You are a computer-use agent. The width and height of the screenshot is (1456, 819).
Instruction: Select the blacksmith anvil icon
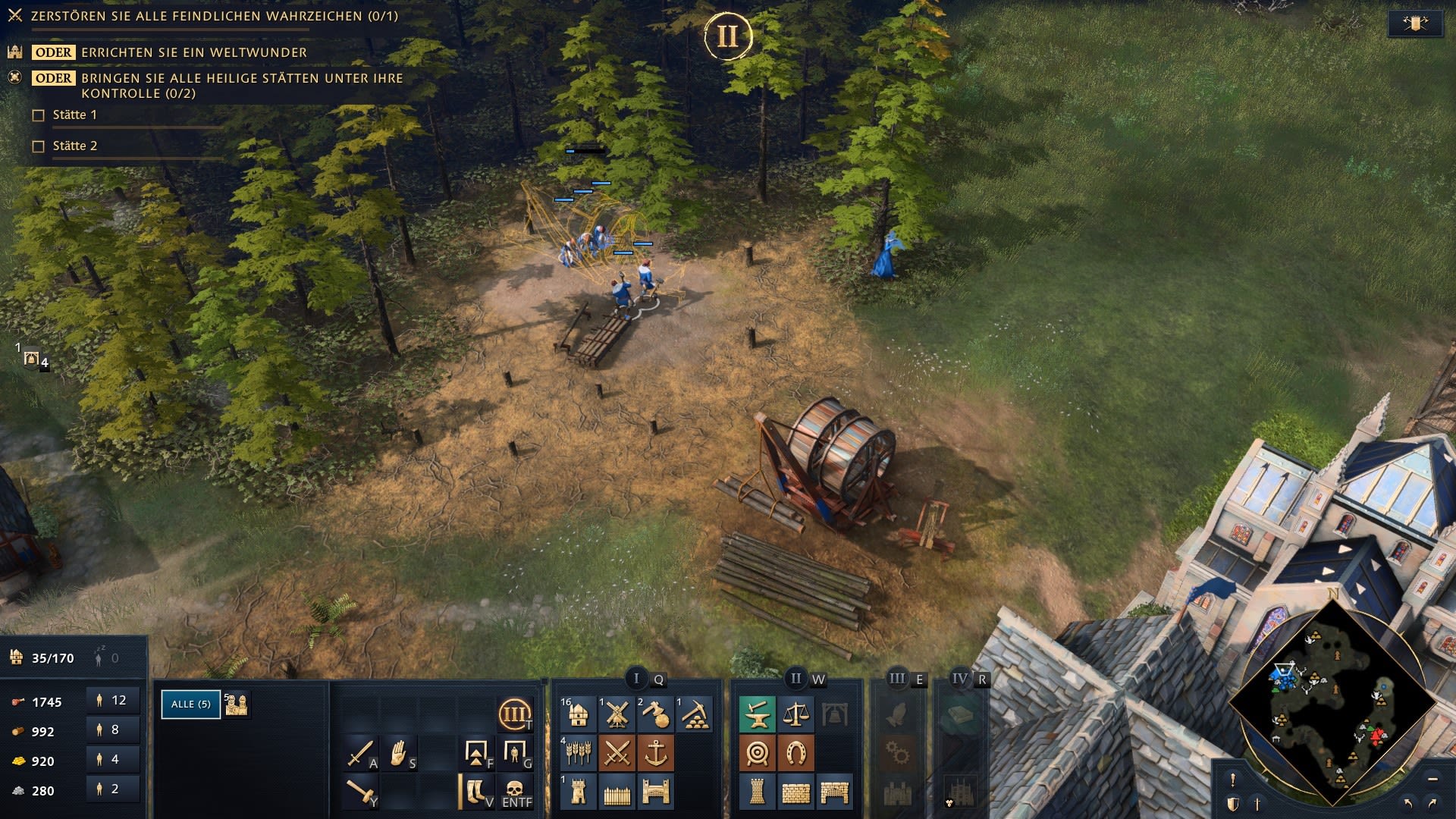click(x=757, y=714)
